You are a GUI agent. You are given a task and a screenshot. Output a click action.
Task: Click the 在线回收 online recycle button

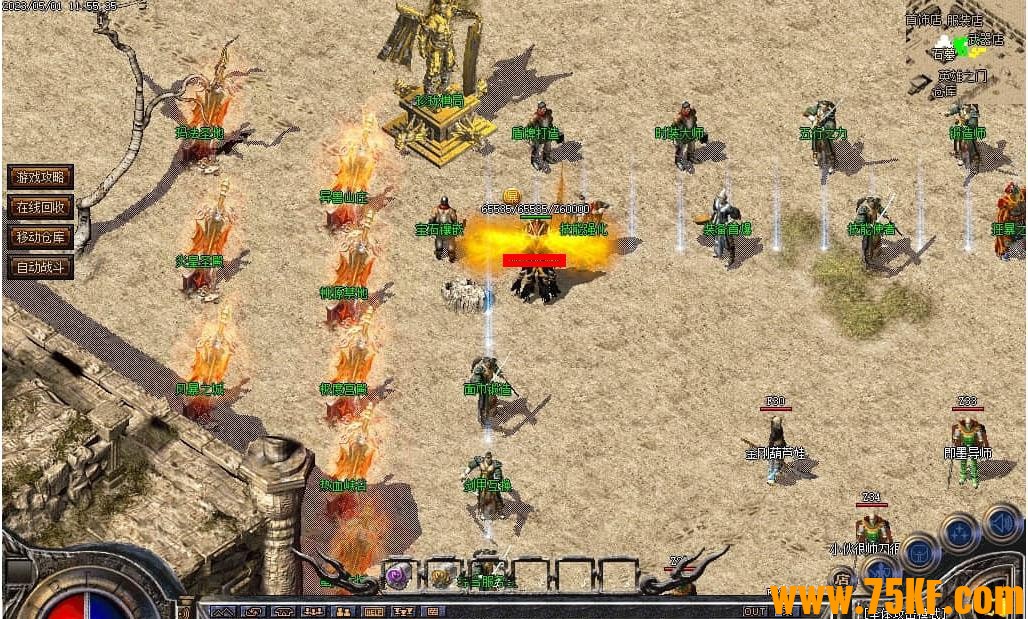tap(40, 208)
